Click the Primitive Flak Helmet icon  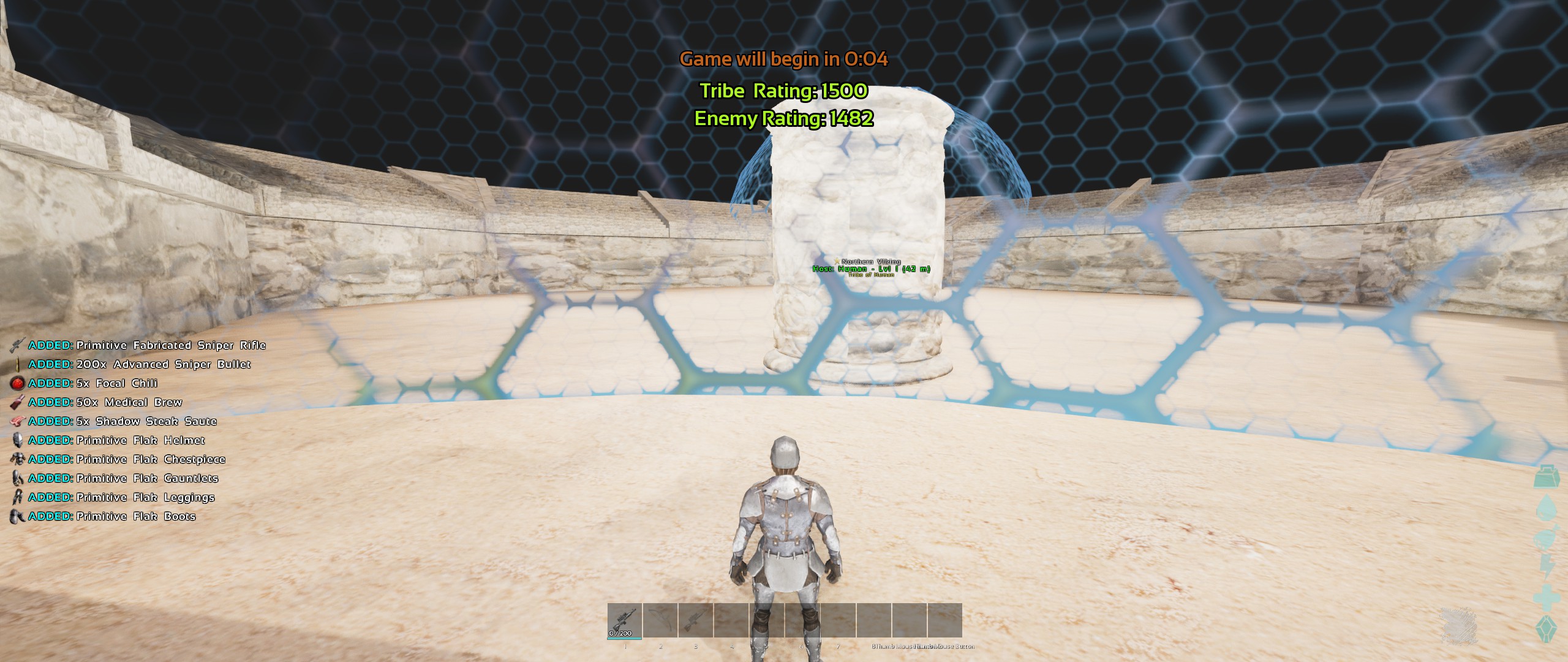[18, 440]
